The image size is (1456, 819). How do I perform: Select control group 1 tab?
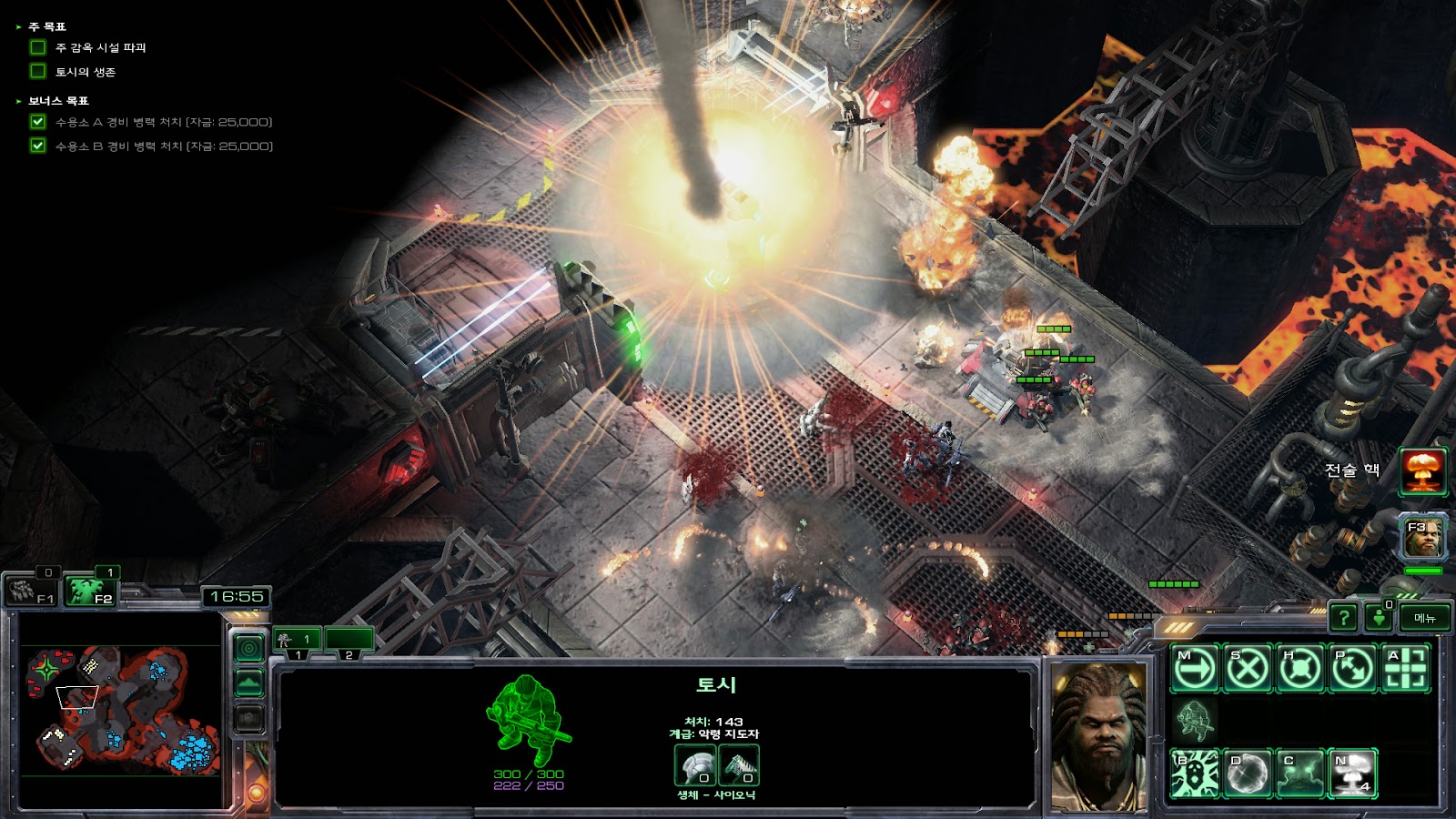click(297, 641)
